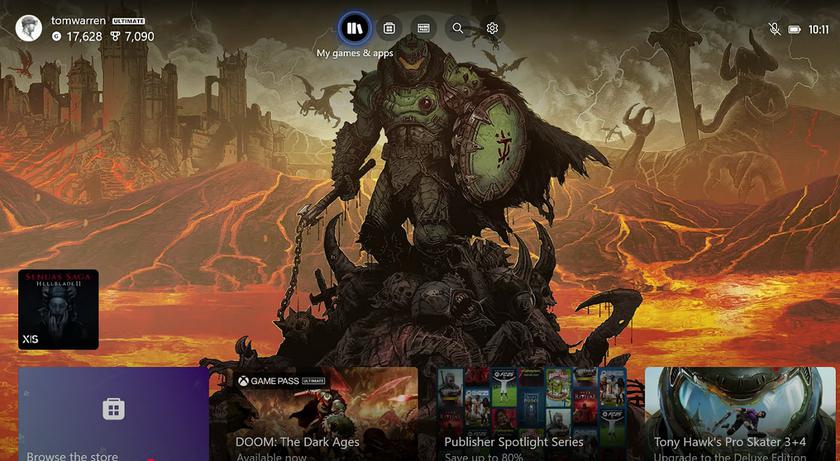Open tomwarren's profile avatar
Image resolution: width=840 pixels, height=461 pixels.
pyautogui.click(x=30, y=28)
